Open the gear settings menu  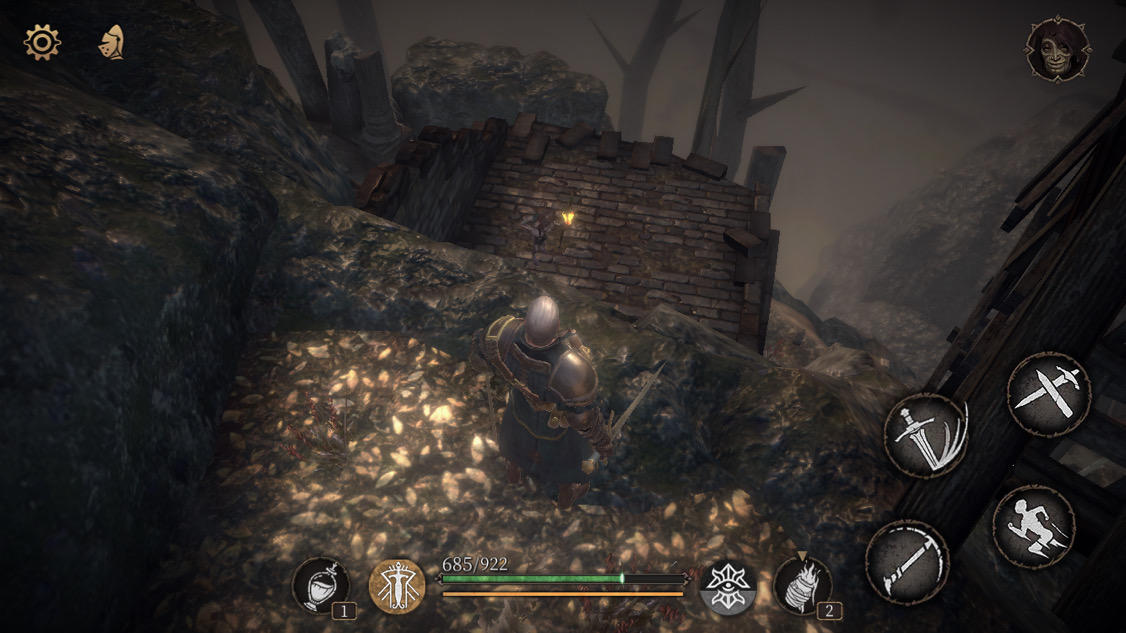tap(42, 43)
